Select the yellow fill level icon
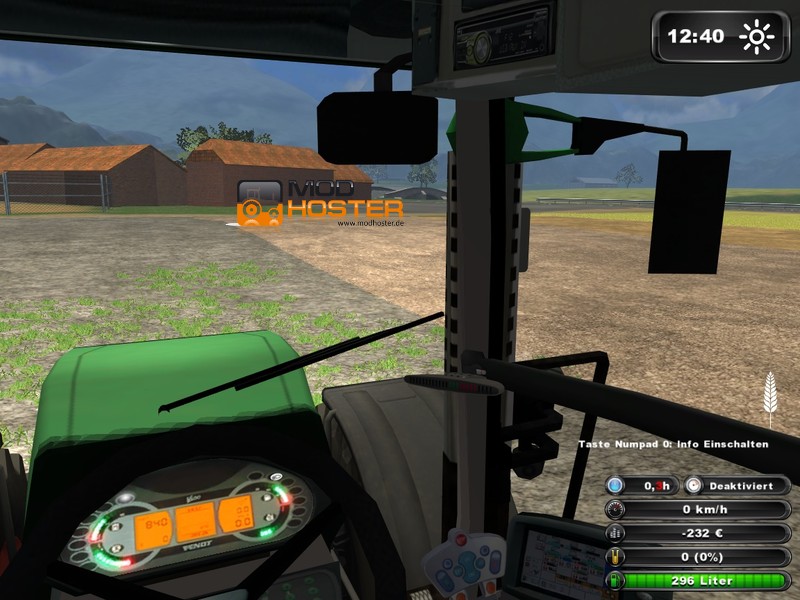Viewport: 800px width, 600px height. coord(615,556)
